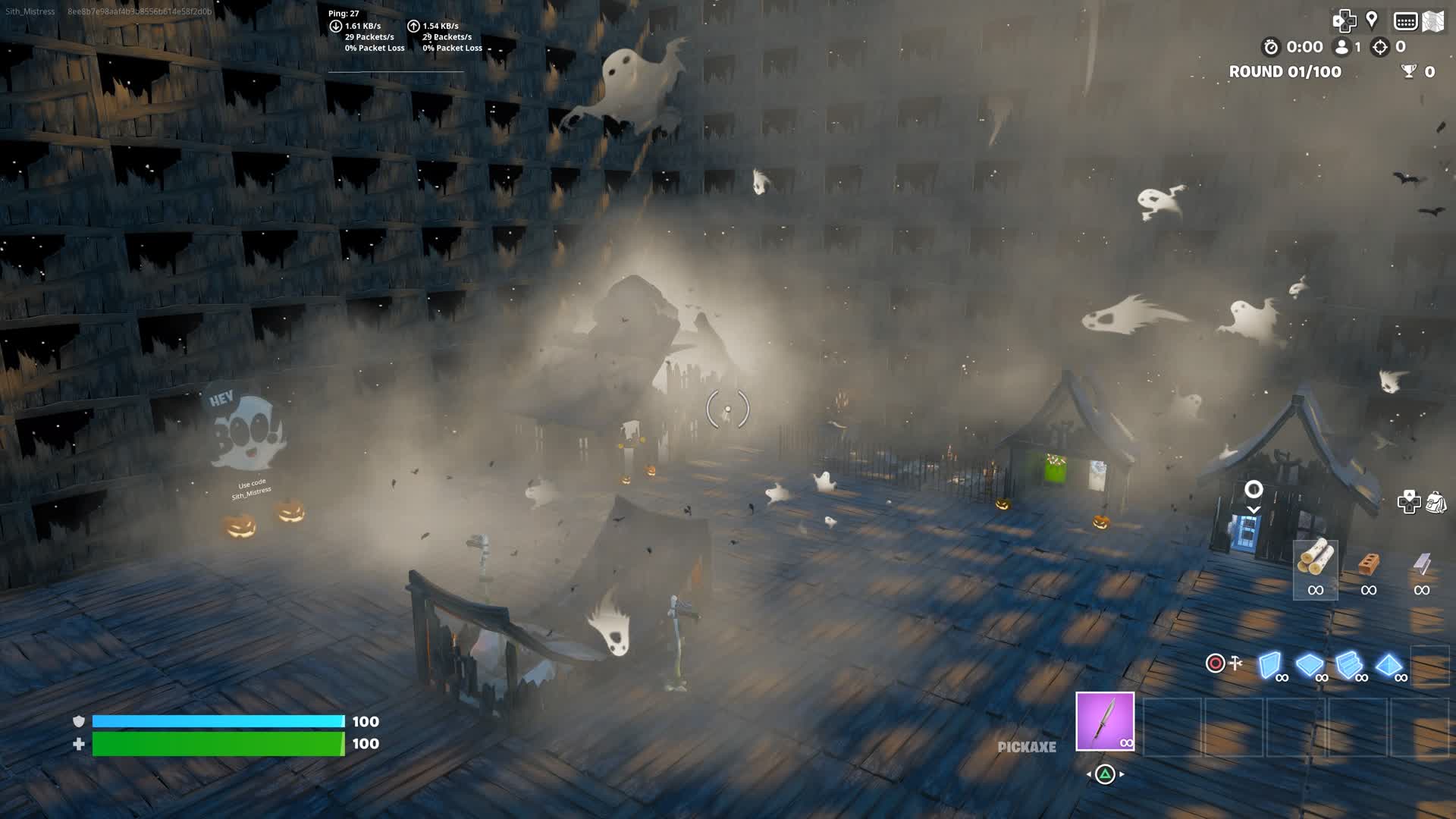The height and width of the screenshot is (819, 1456).
Task: Select the wood material showing logs
Action: tap(1316, 560)
